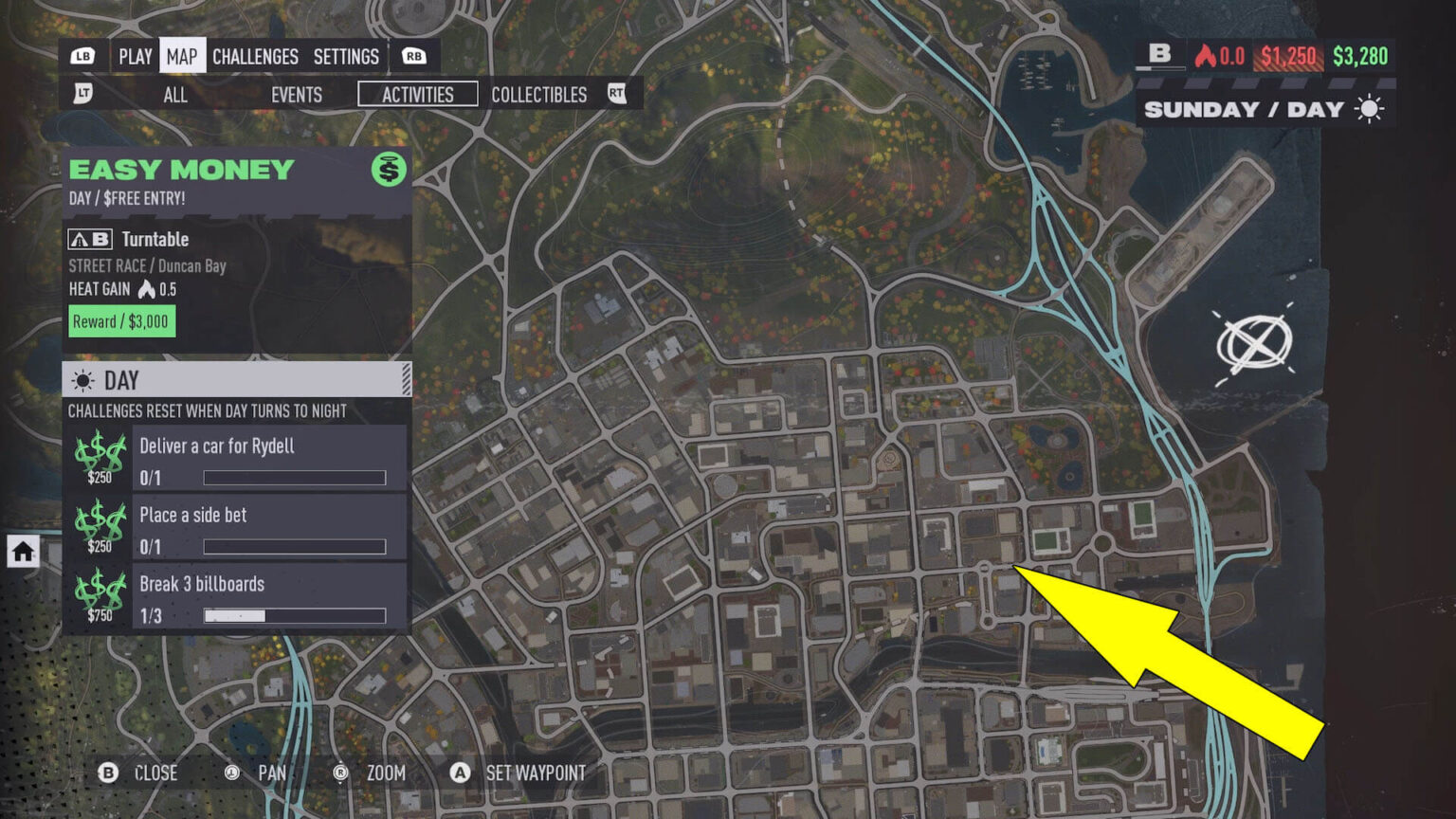Switch to the CHALLENGES tab
This screenshot has height=819, width=1456.
coord(255,56)
